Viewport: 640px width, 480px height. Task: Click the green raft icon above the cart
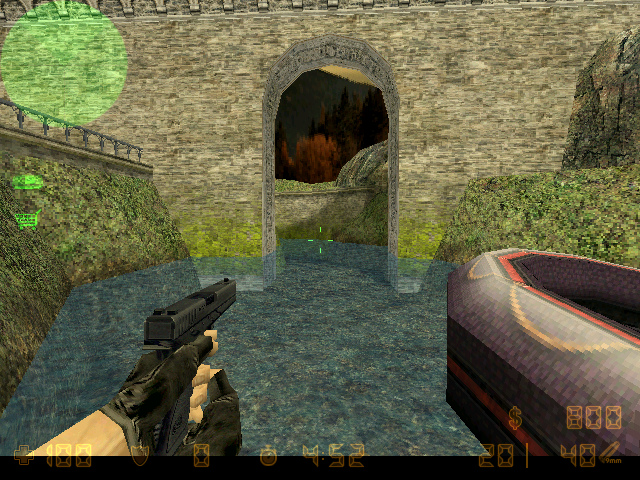pyautogui.click(x=27, y=182)
